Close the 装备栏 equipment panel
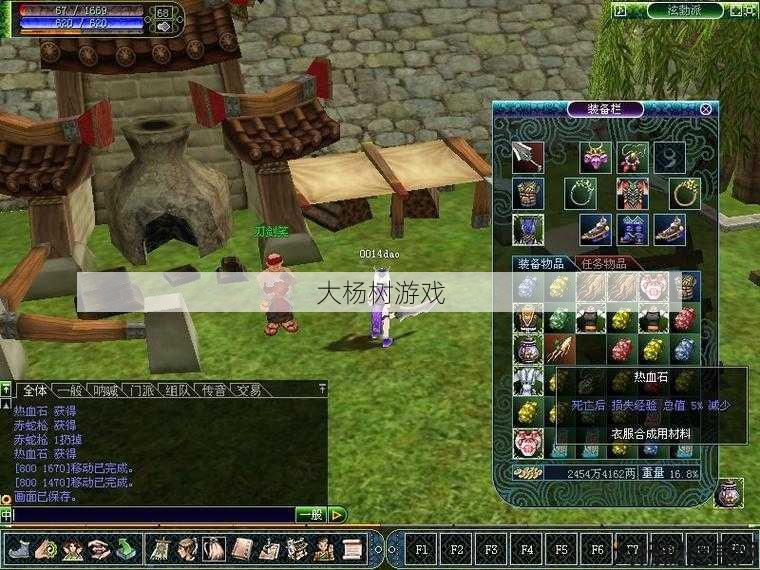Screen dimensions: 760x570 [x=706, y=109]
